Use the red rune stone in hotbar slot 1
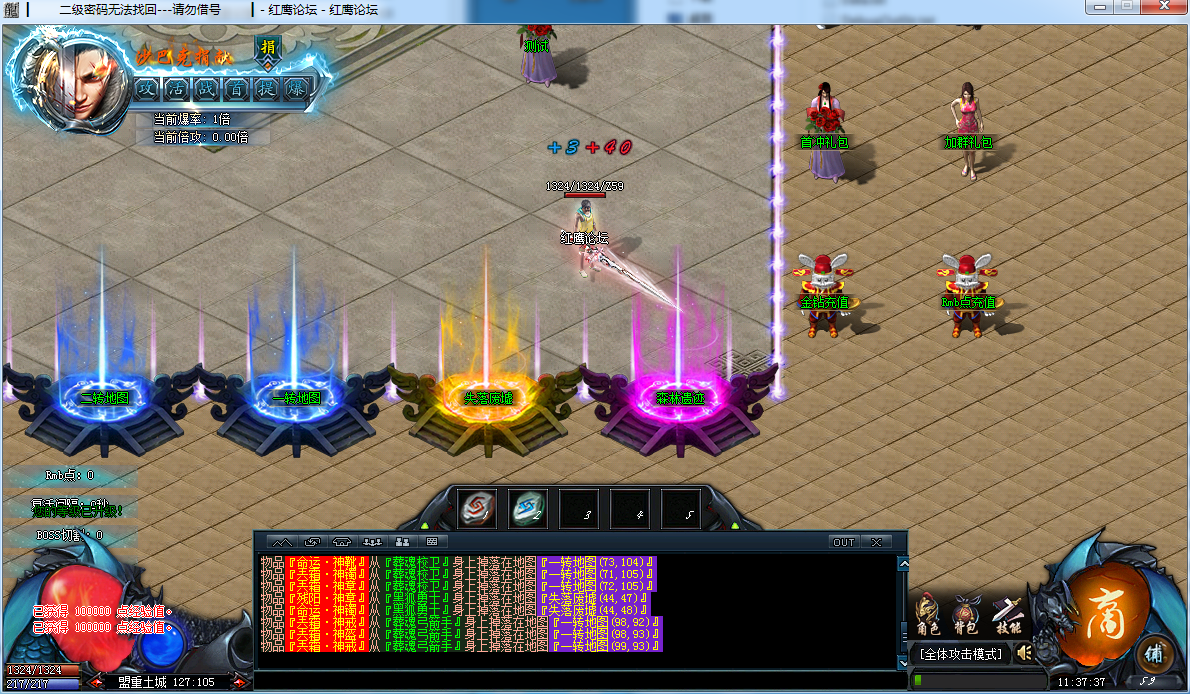The width and height of the screenshot is (1190, 694). 477,509
